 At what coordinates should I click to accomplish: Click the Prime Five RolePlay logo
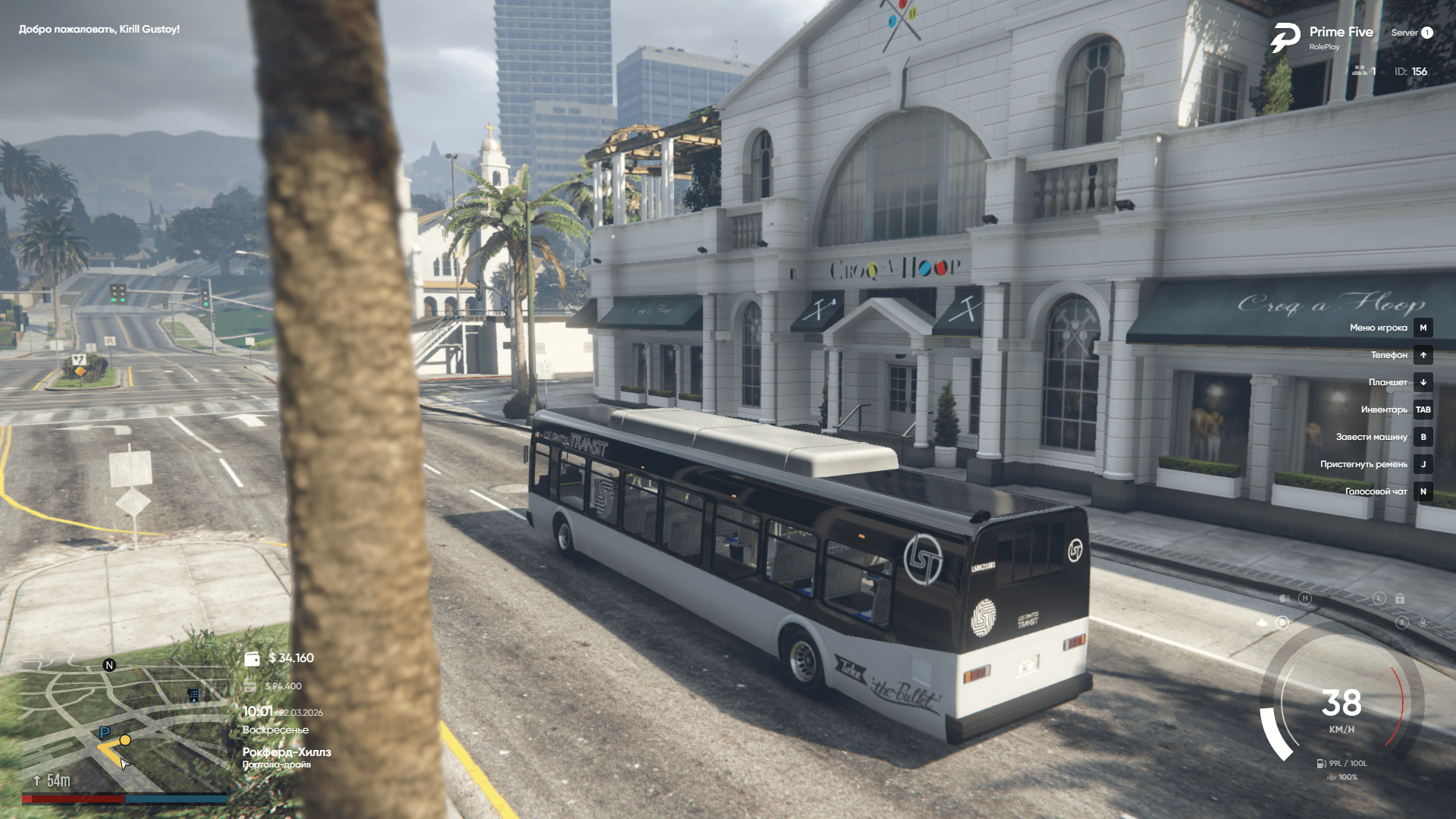click(x=1285, y=37)
